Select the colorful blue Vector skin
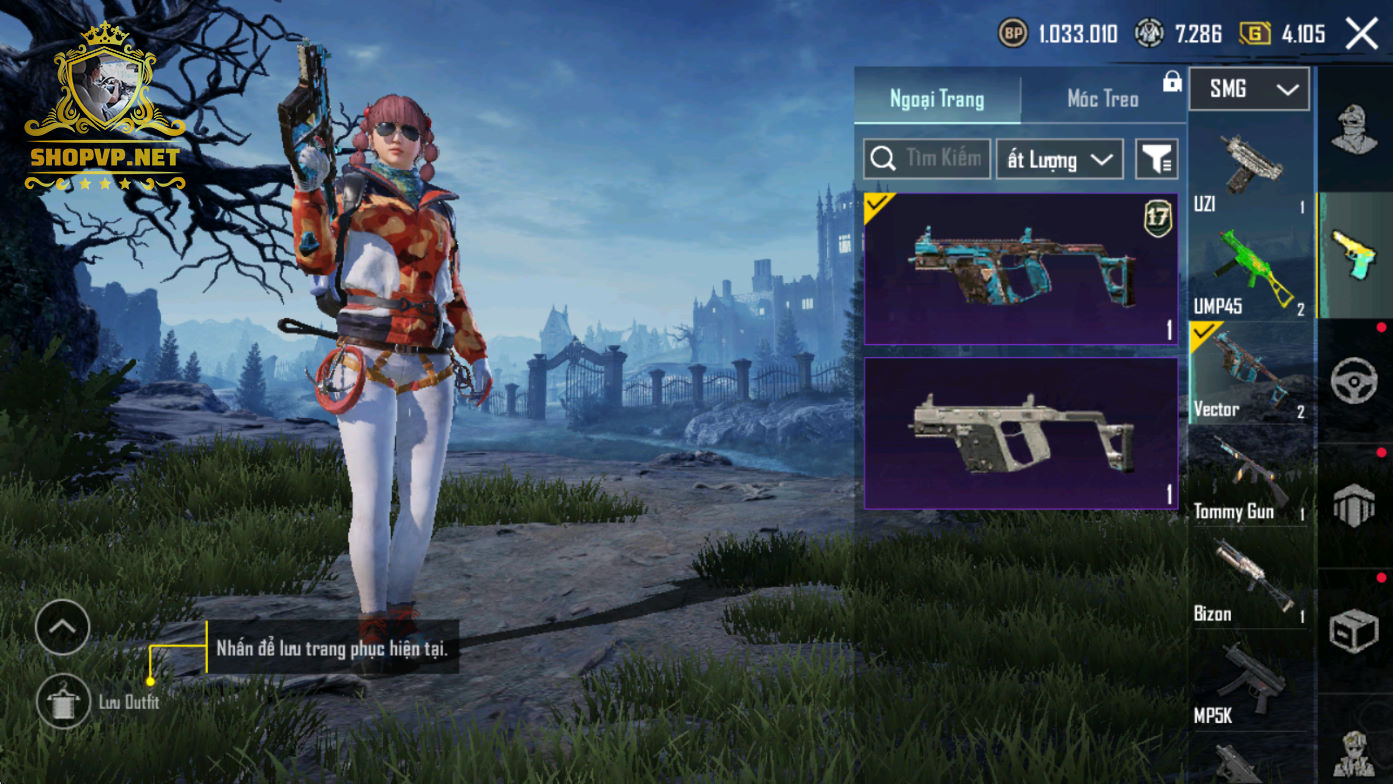Image resolution: width=1393 pixels, height=784 pixels. [x=1021, y=269]
